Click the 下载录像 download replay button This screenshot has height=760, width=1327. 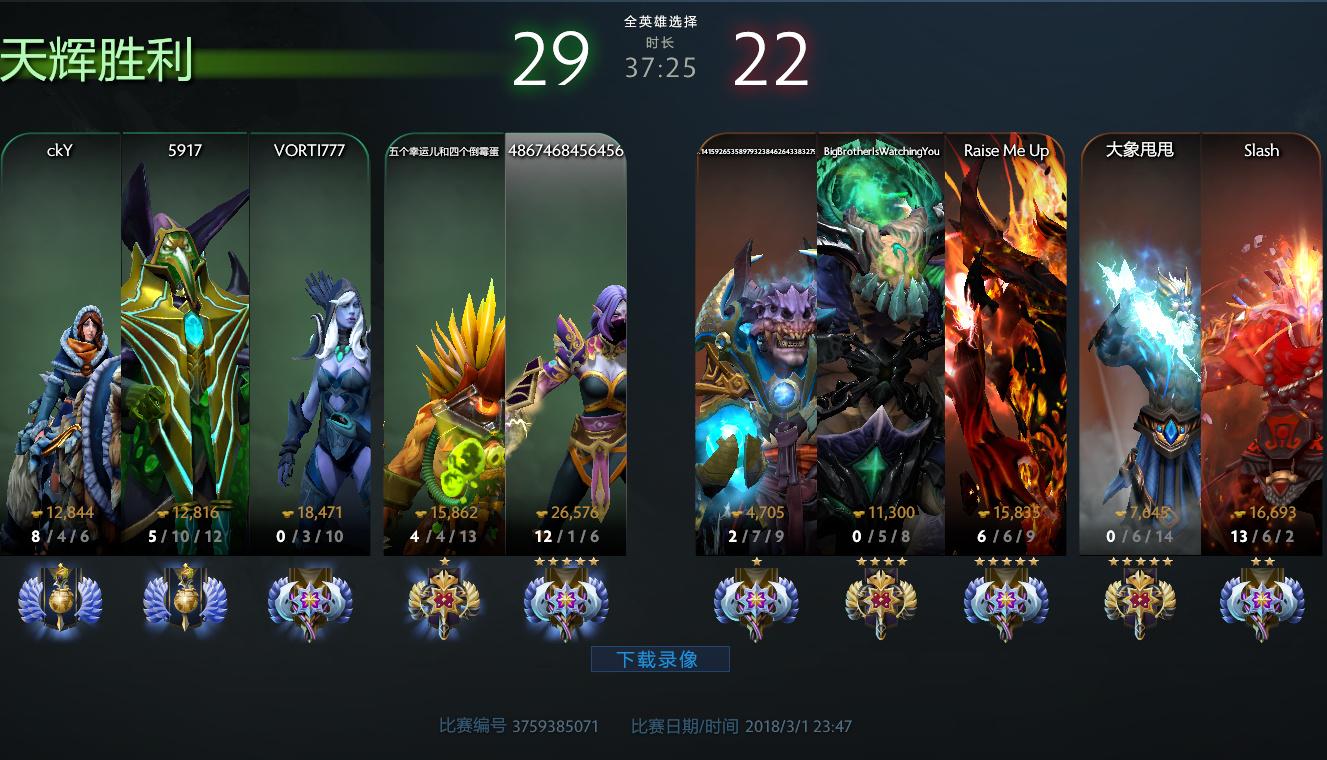[660, 659]
